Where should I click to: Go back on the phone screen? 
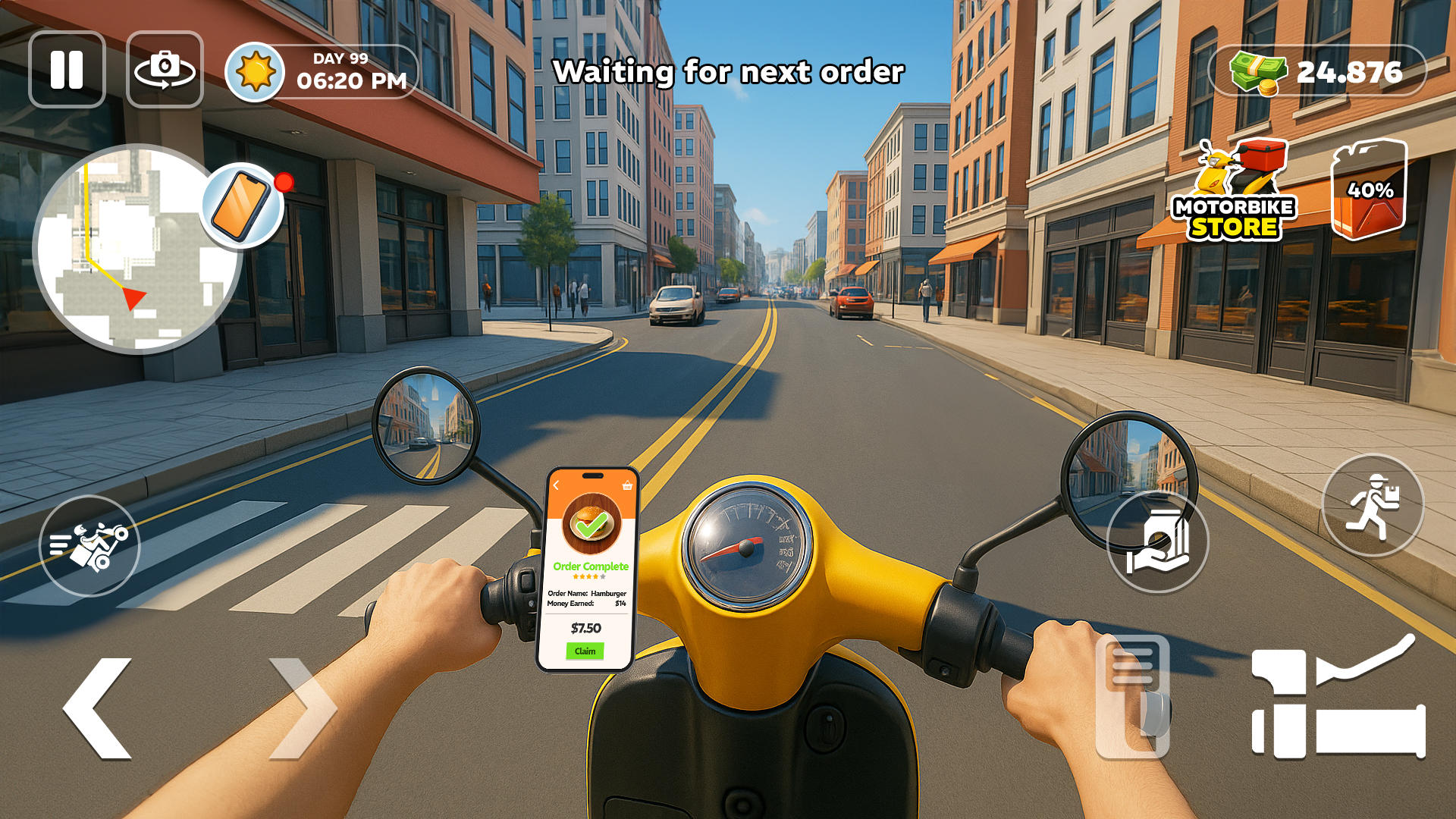(556, 485)
